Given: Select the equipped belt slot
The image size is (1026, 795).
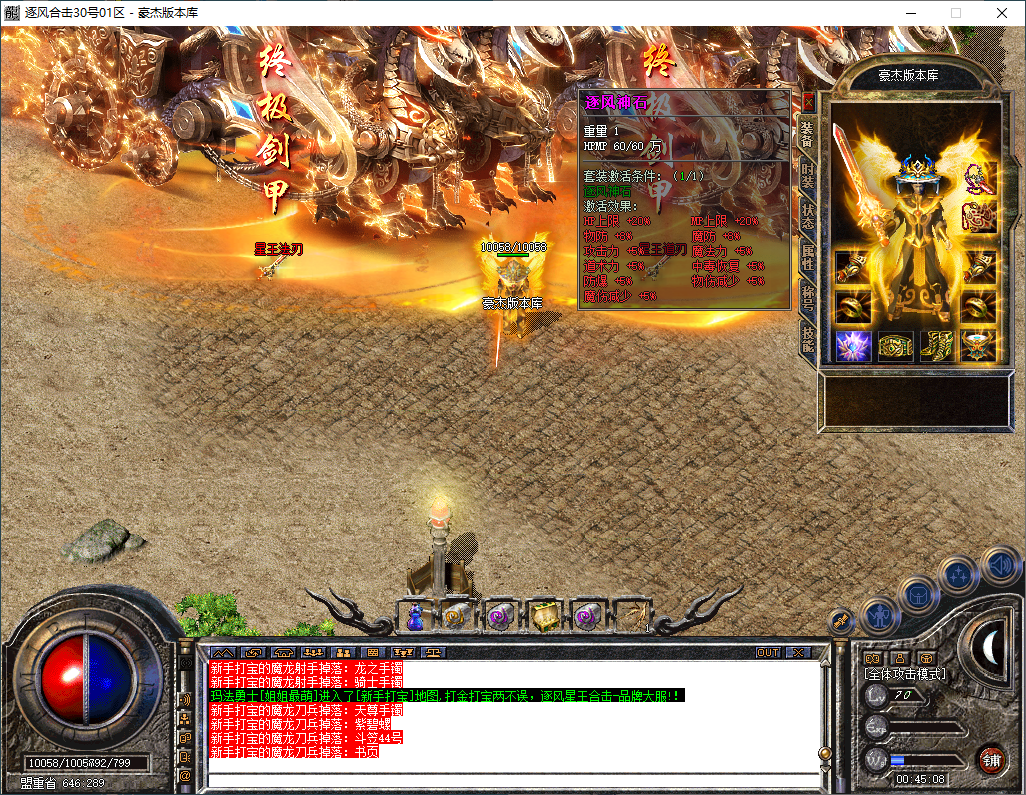Looking at the screenshot, I should [895, 346].
